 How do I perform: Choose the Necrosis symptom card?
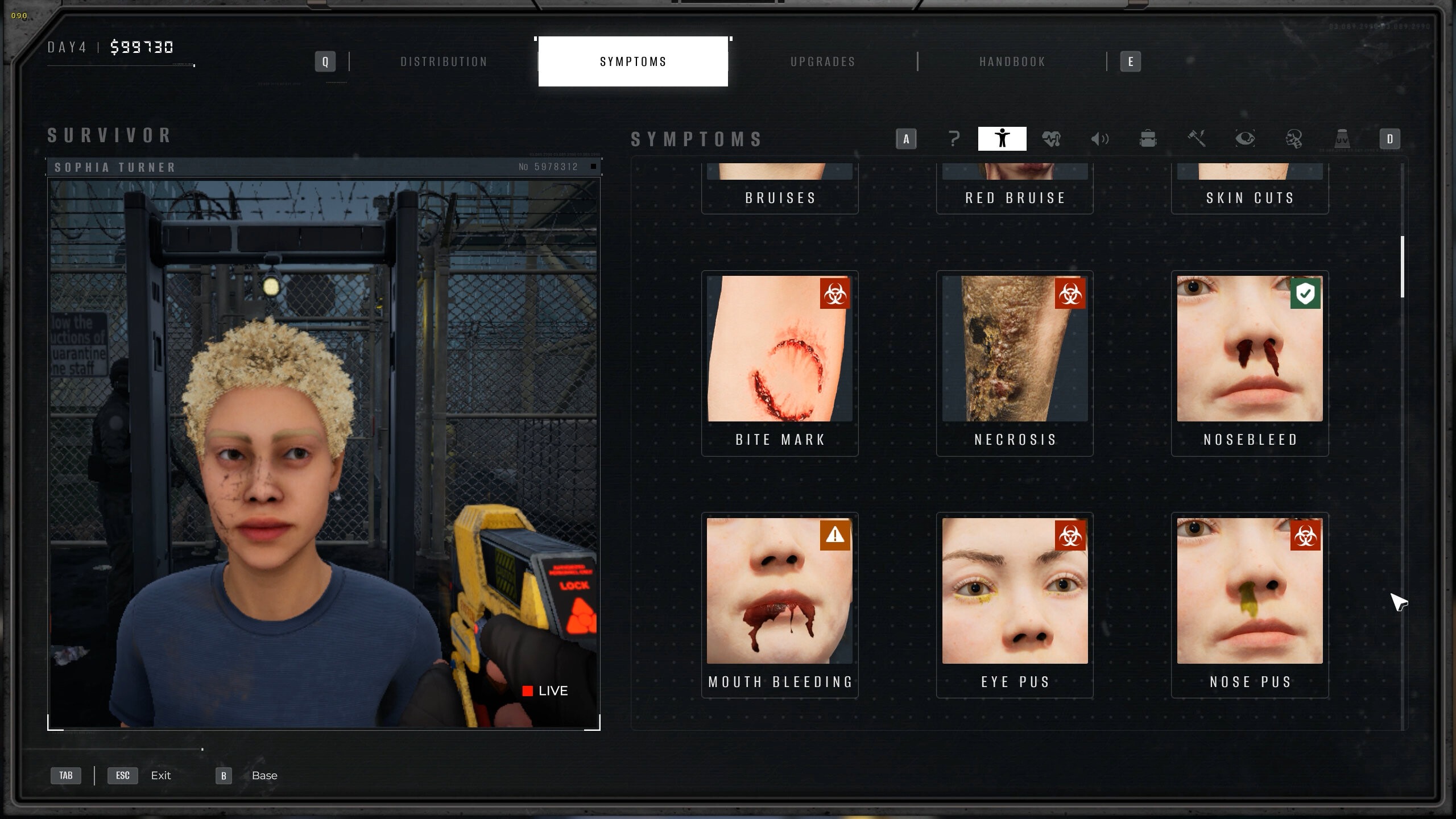pyautogui.click(x=1015, y=363)
